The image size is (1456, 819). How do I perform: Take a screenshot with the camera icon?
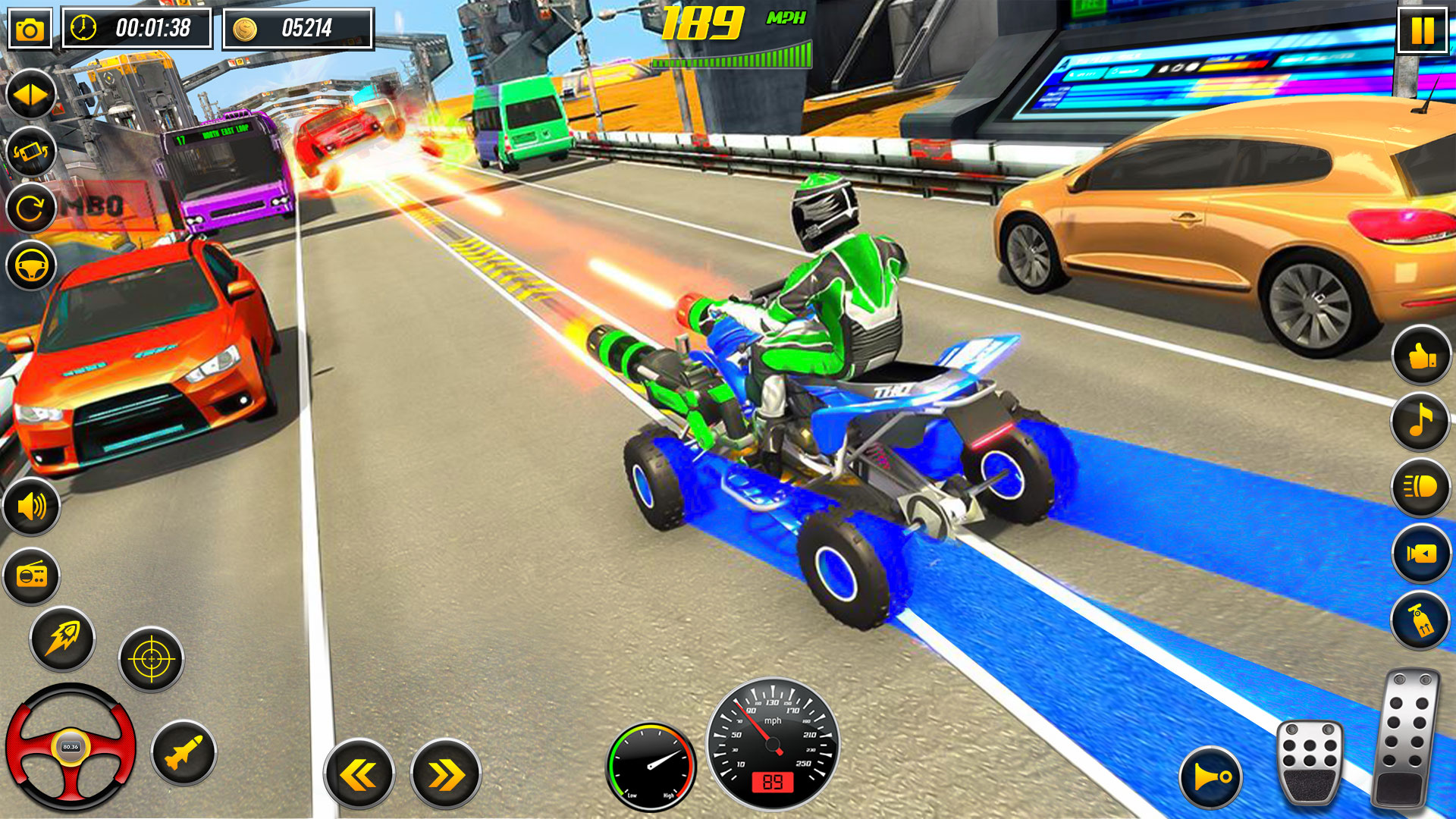pyautogui.click(x=30, y=30)
